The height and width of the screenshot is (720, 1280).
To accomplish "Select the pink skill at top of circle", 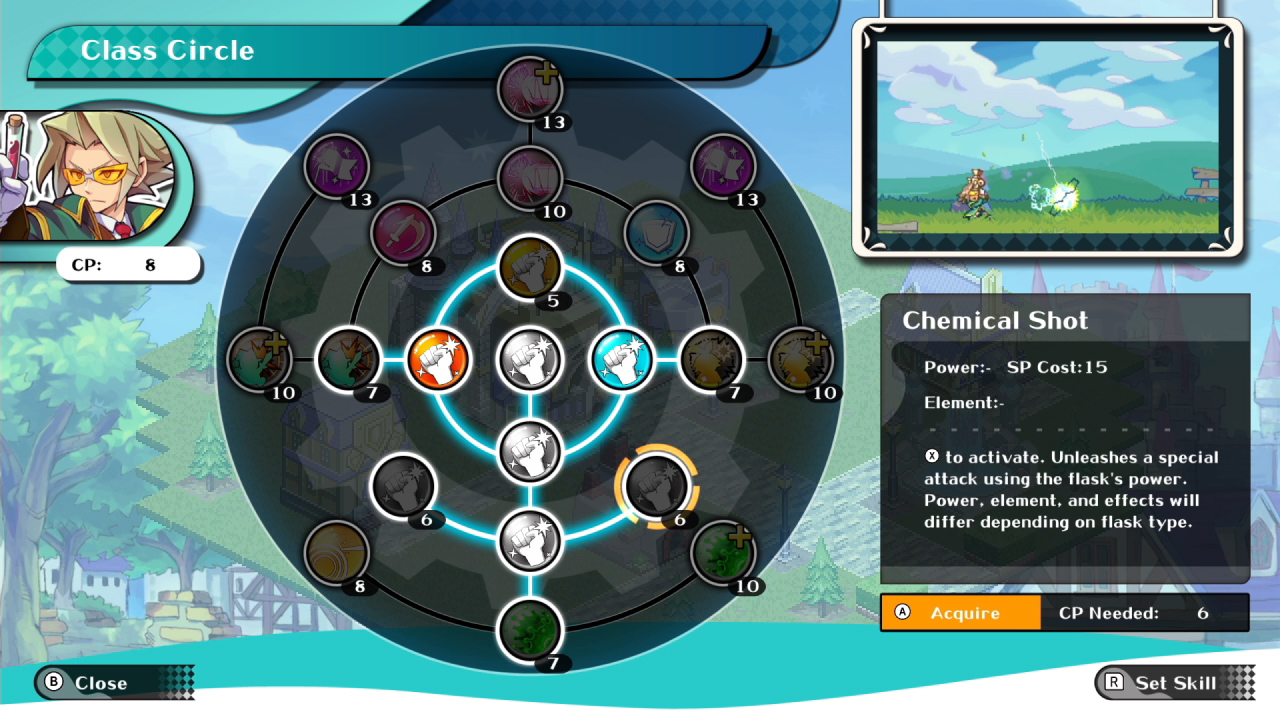I will pos(528,88).
